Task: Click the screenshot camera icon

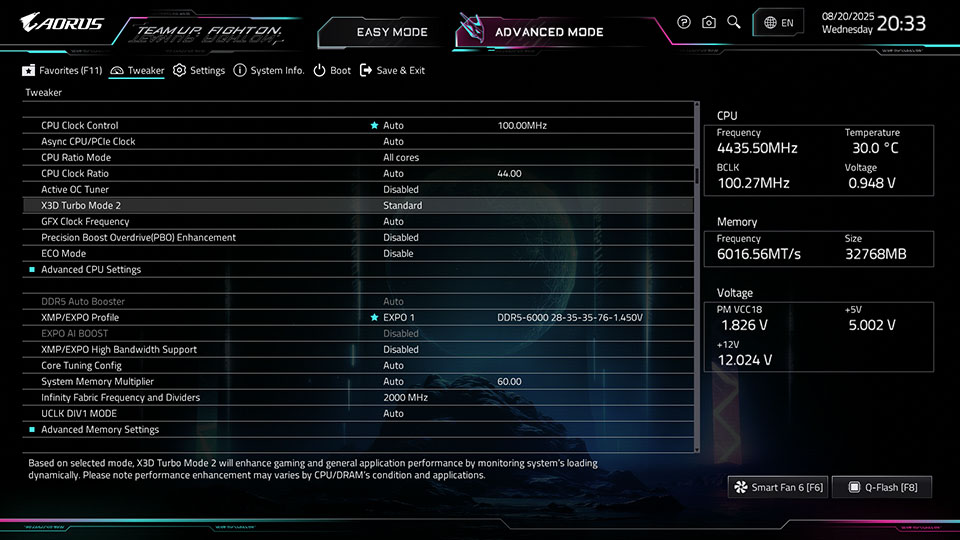Action: click(709, 22)
